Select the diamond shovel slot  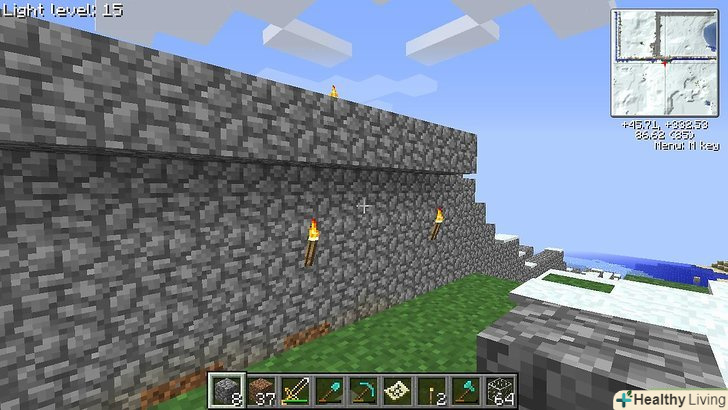pos(332,391)
